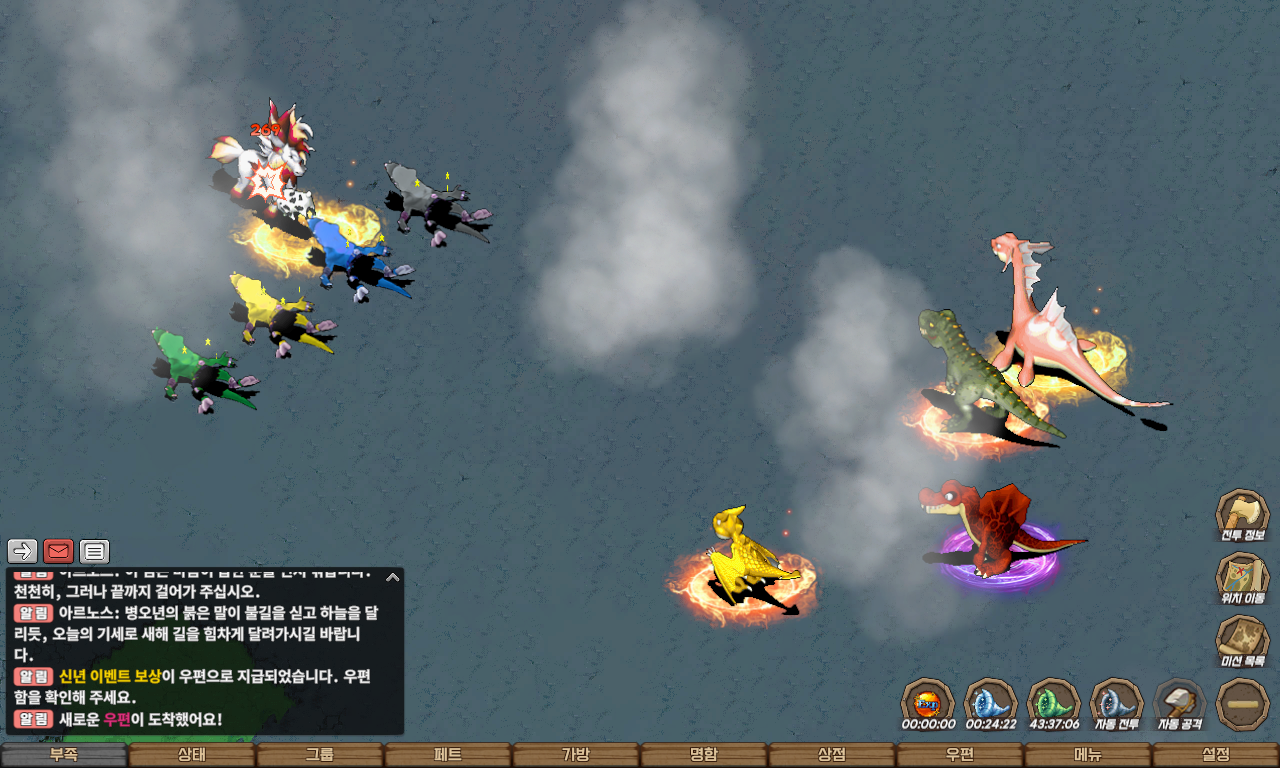Select the 그룹 (Group) menu
The image size is (1280, 768).
(x=320, y=755)
